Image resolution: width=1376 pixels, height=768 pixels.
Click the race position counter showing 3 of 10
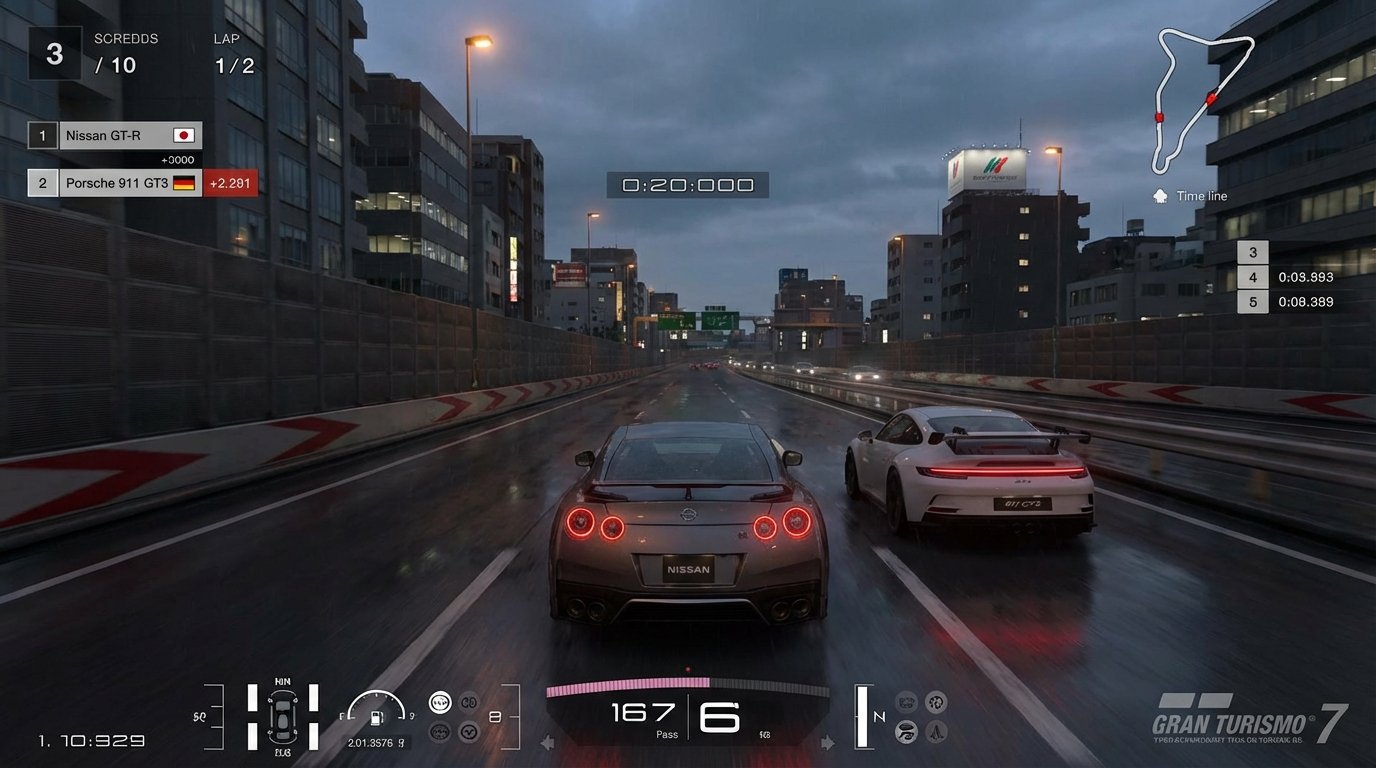(x=53, y=52)
